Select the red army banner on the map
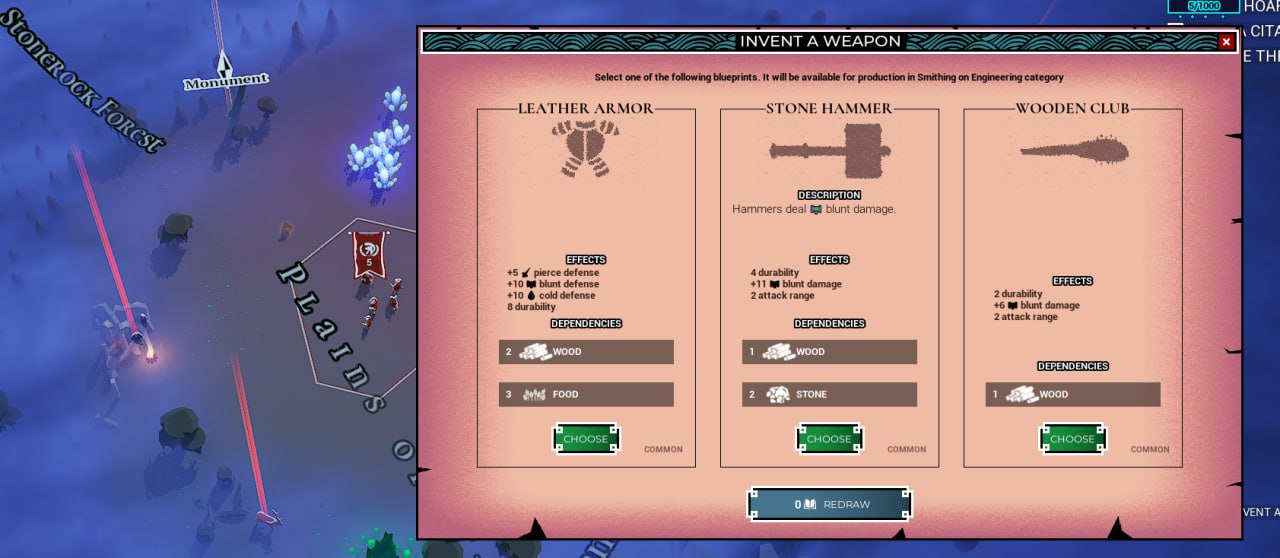1280x558 pixels. point(369,253)
